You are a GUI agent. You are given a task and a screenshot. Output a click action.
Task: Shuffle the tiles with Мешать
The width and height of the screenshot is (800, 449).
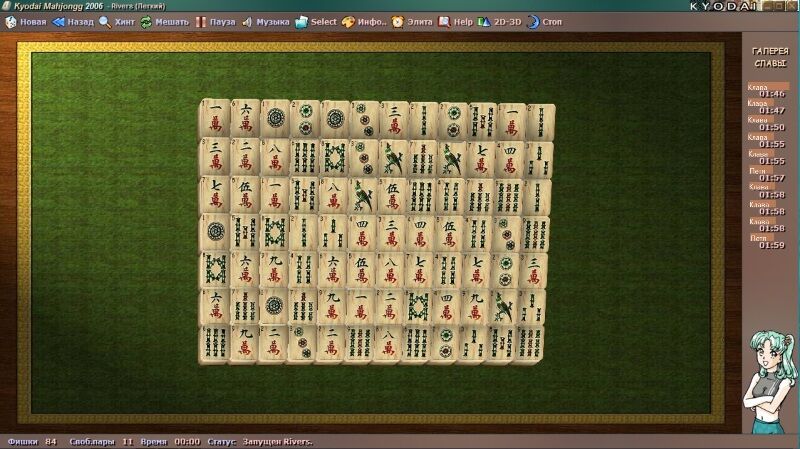click(x=164, y=21)
